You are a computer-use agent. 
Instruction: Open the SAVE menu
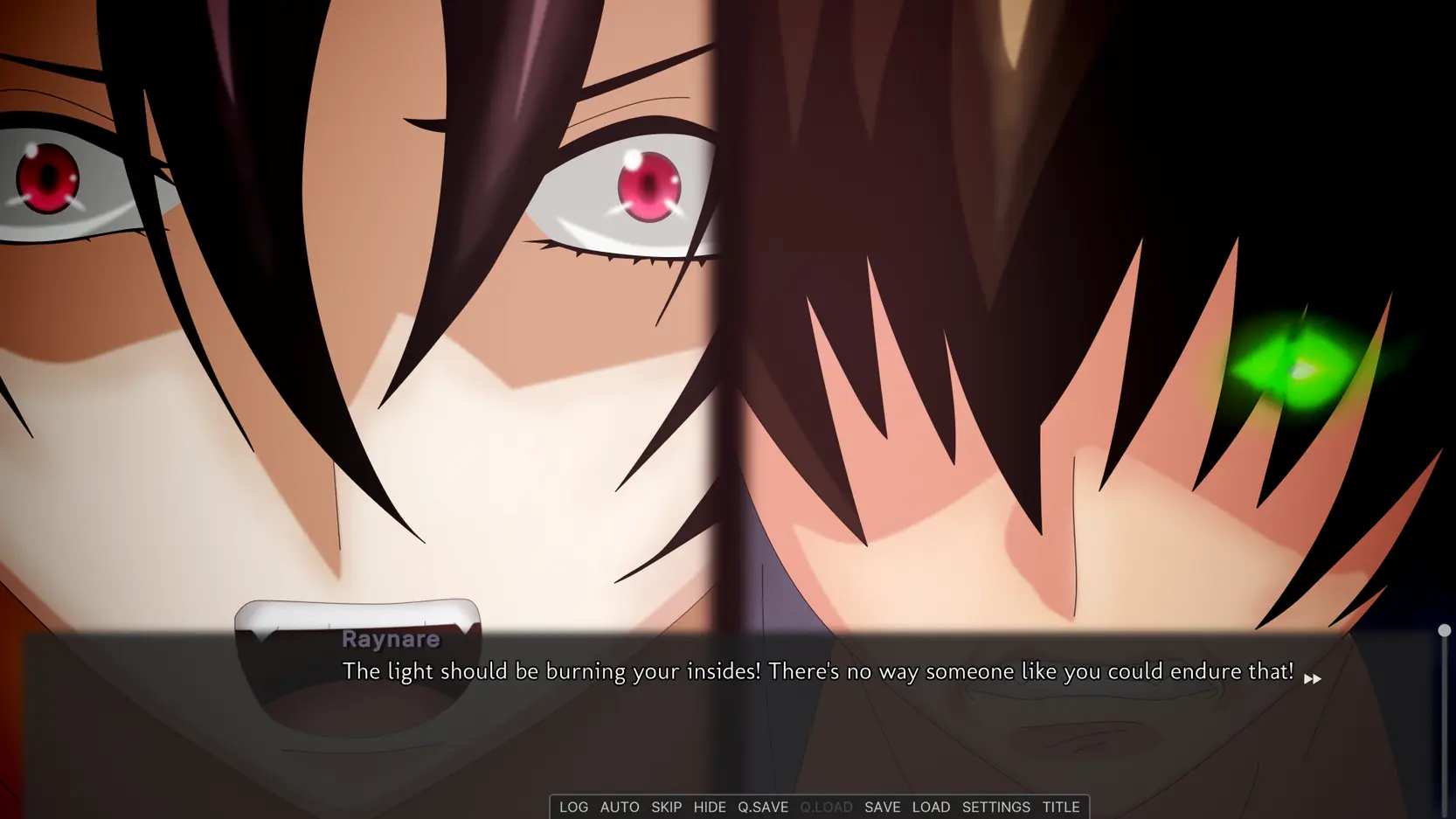coord(882,807)
